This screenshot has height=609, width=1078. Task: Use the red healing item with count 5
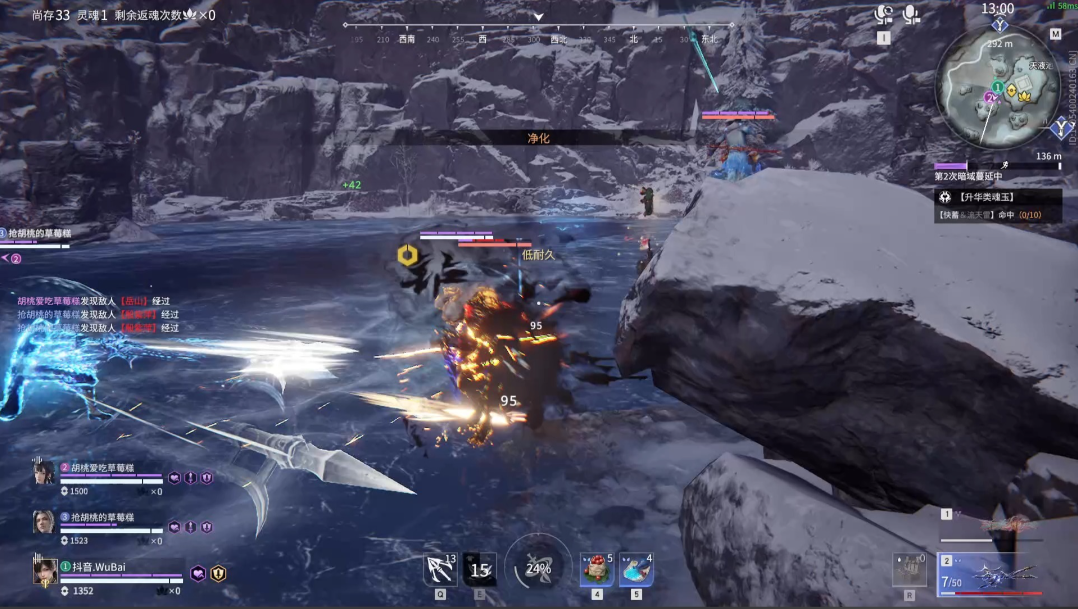(597, 569)
